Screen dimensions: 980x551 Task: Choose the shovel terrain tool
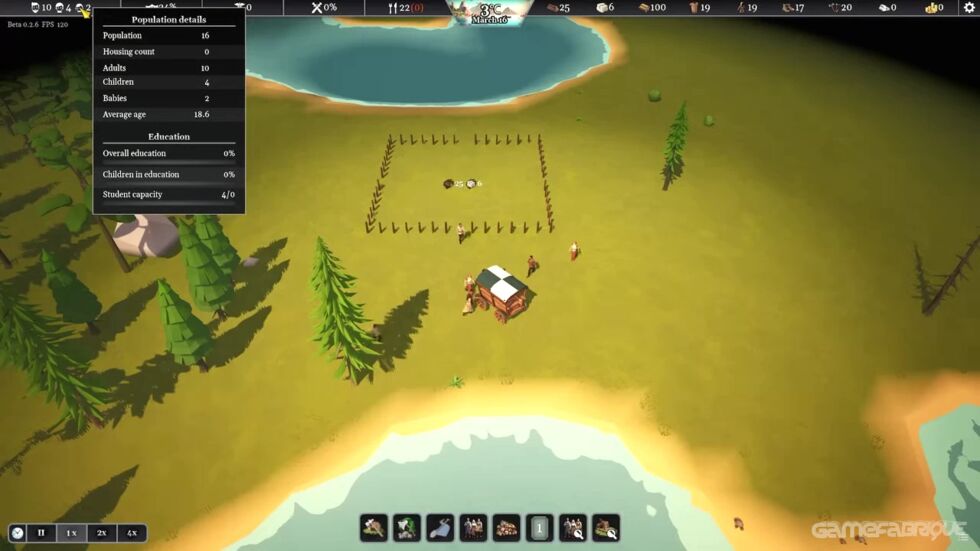tap(440, 528)
